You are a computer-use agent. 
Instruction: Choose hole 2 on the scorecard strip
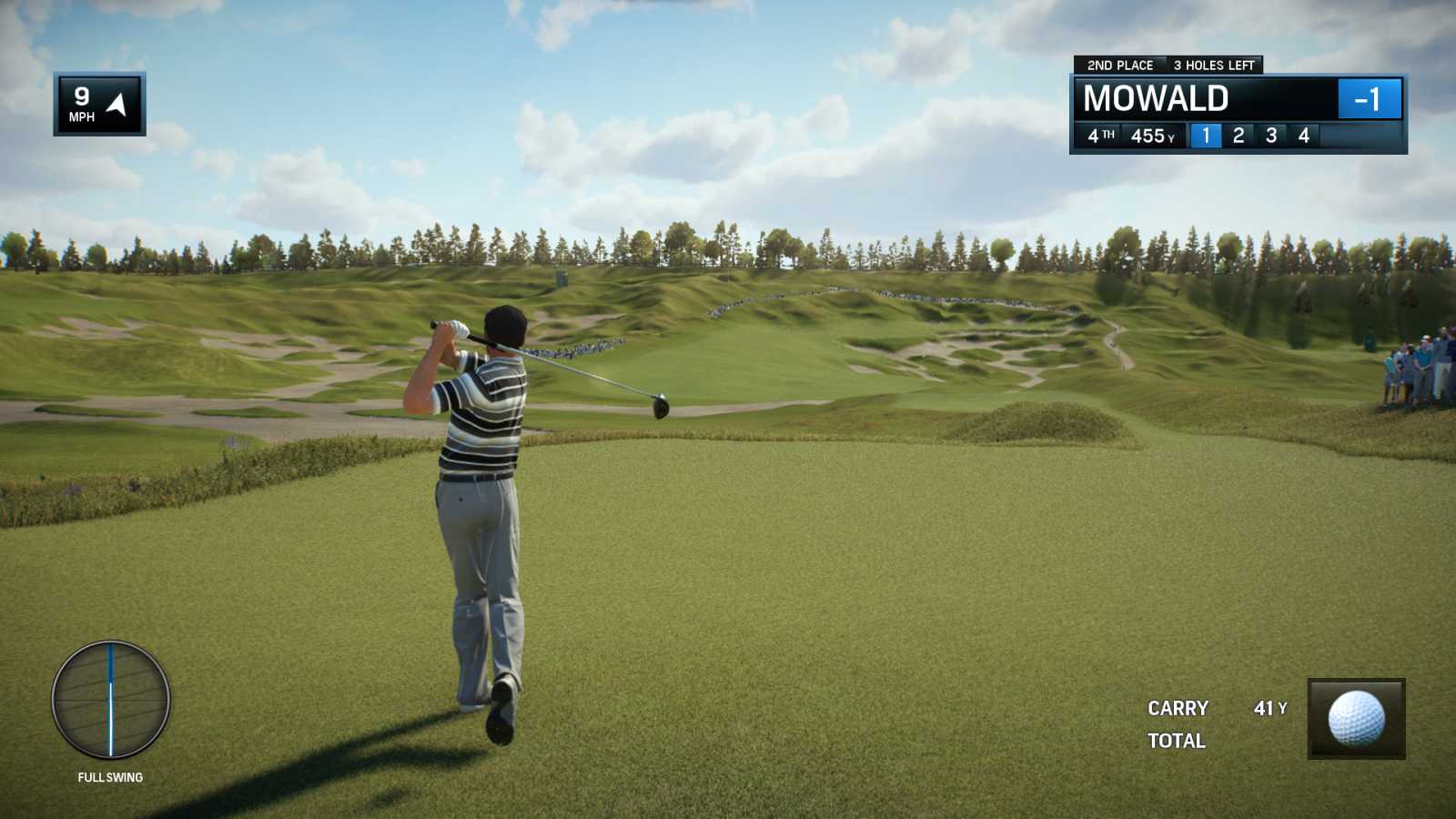[x=1239, y=136]
